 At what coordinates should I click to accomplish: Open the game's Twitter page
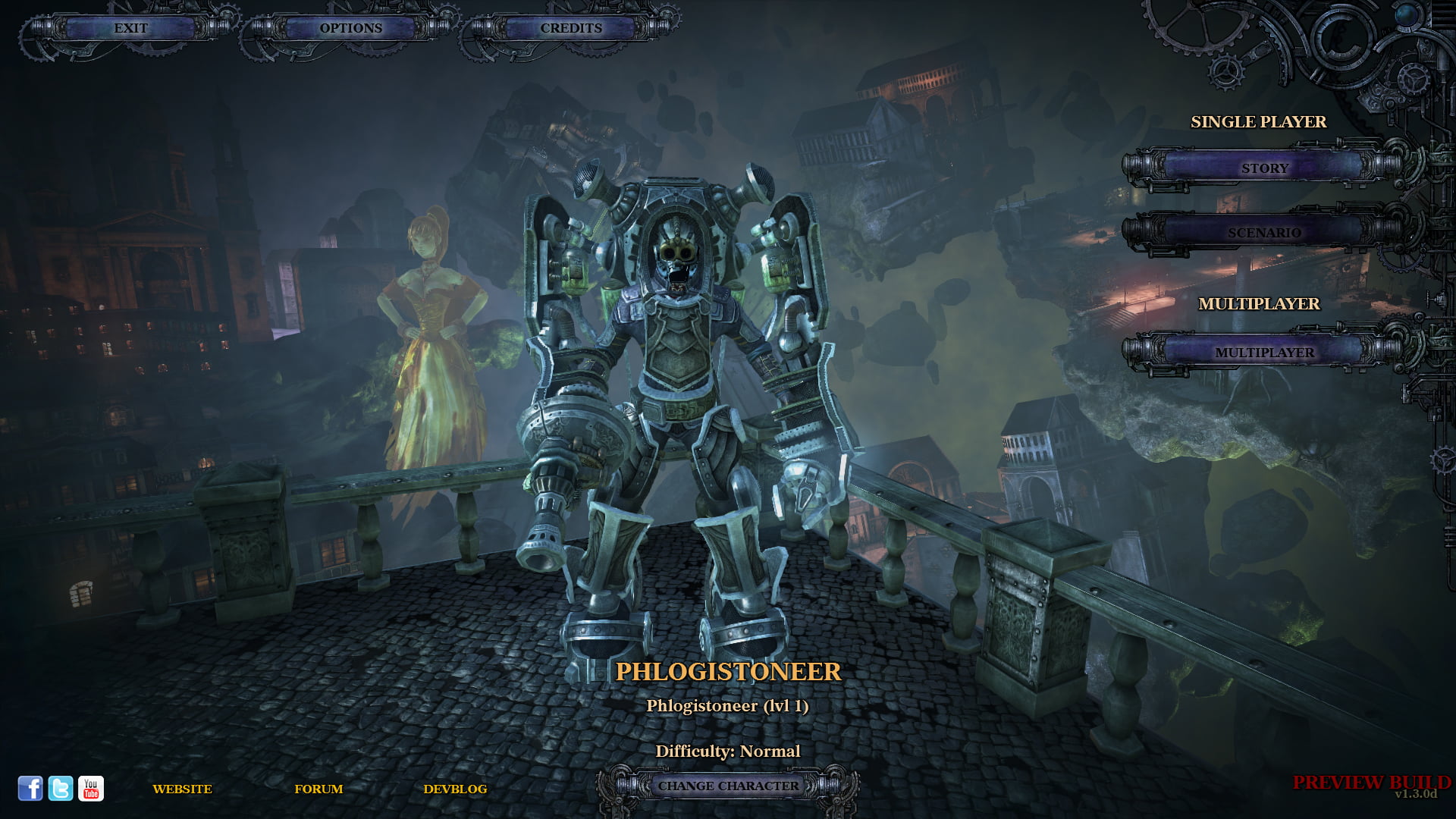(59, 789)
